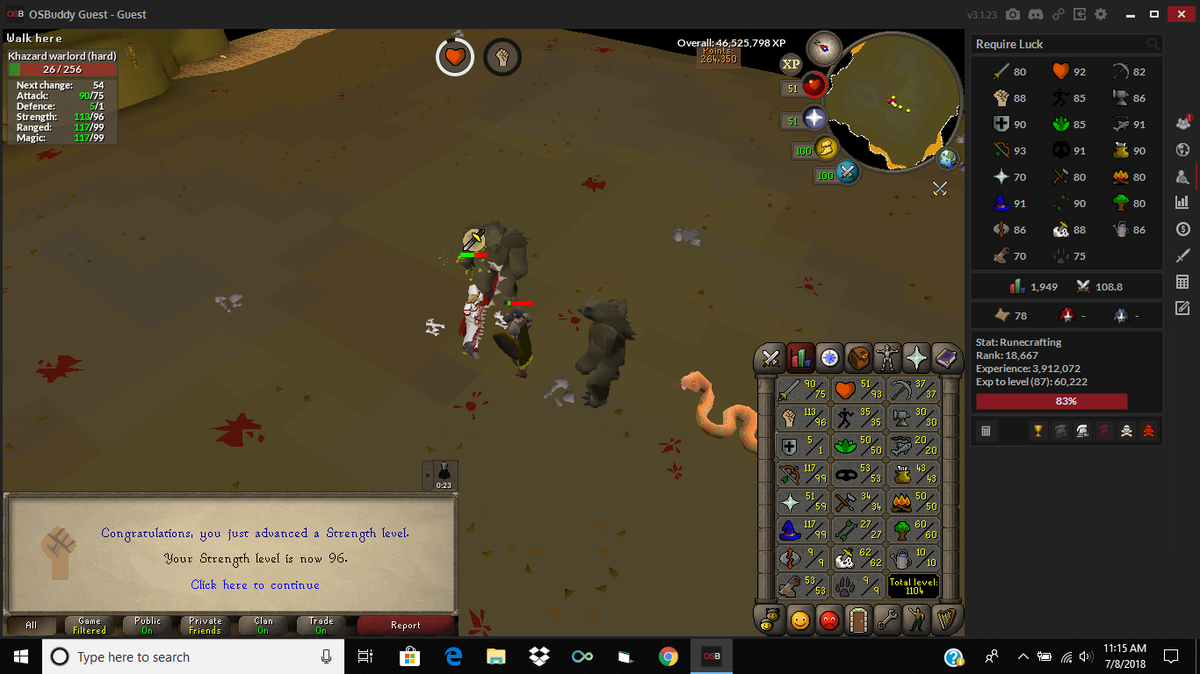Click the compass to face north
1200x674 pixels.
[x=826, y=46]
